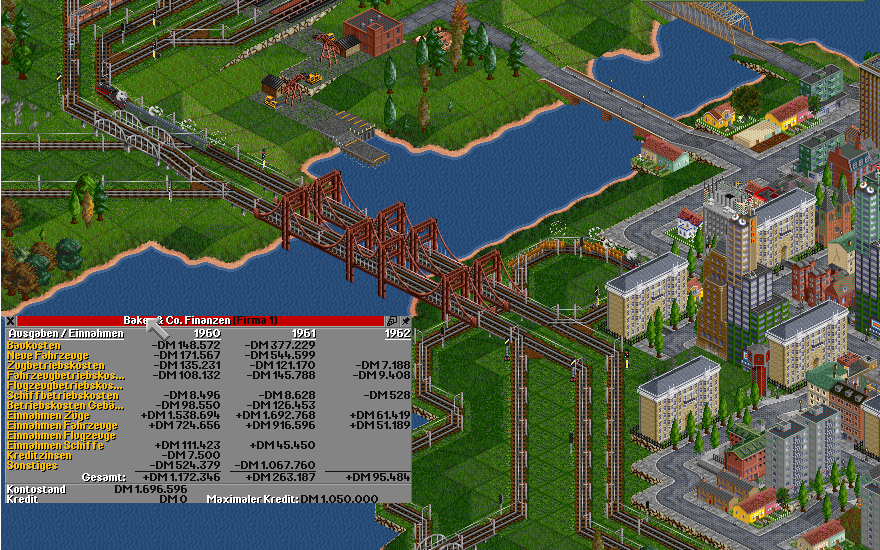The image size is (880, 550).
Task: Pin the Finanzen window with the pushpin
Action: click(x=405, y=320)
